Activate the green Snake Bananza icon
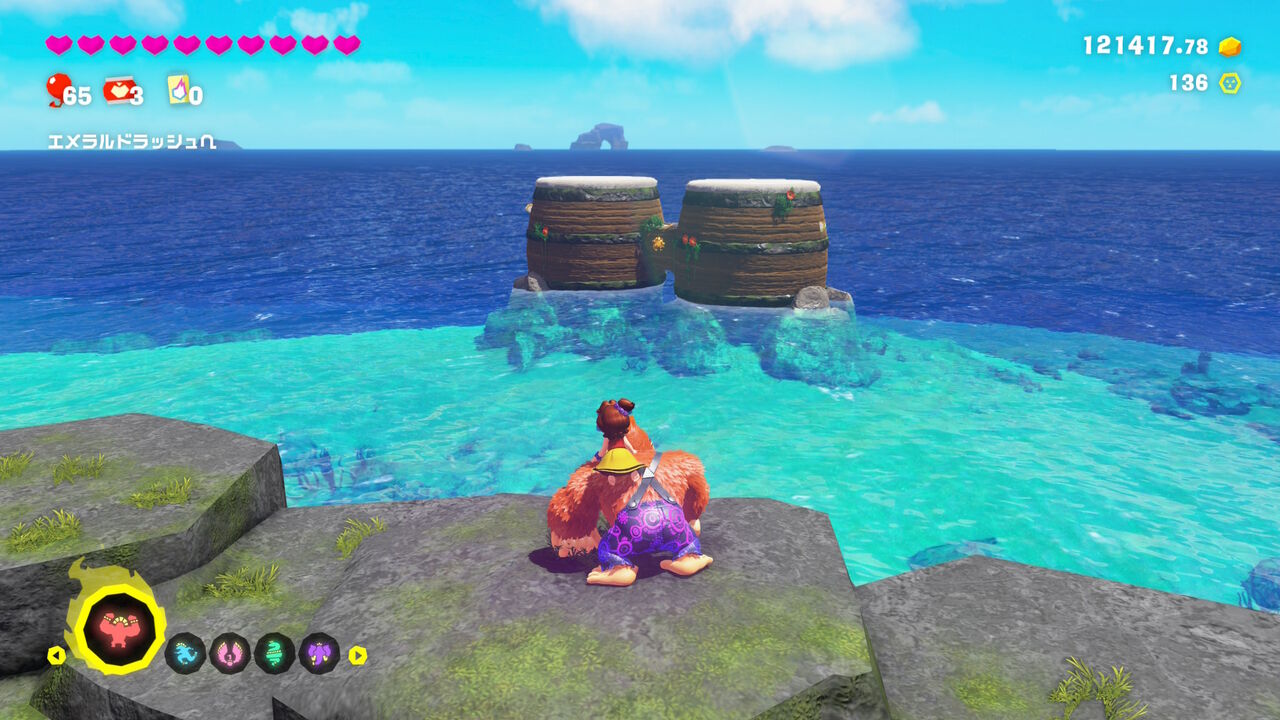Image resolution: width=1280 pixels, height=720 pixels. [274, 654]
